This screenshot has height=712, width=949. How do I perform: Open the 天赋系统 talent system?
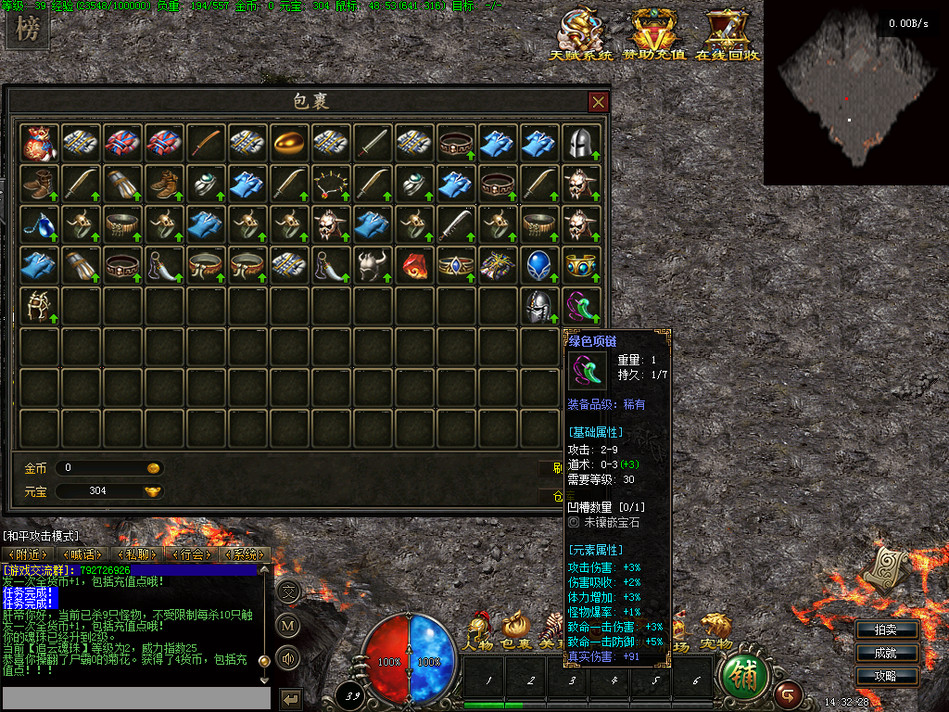(581, 34)
